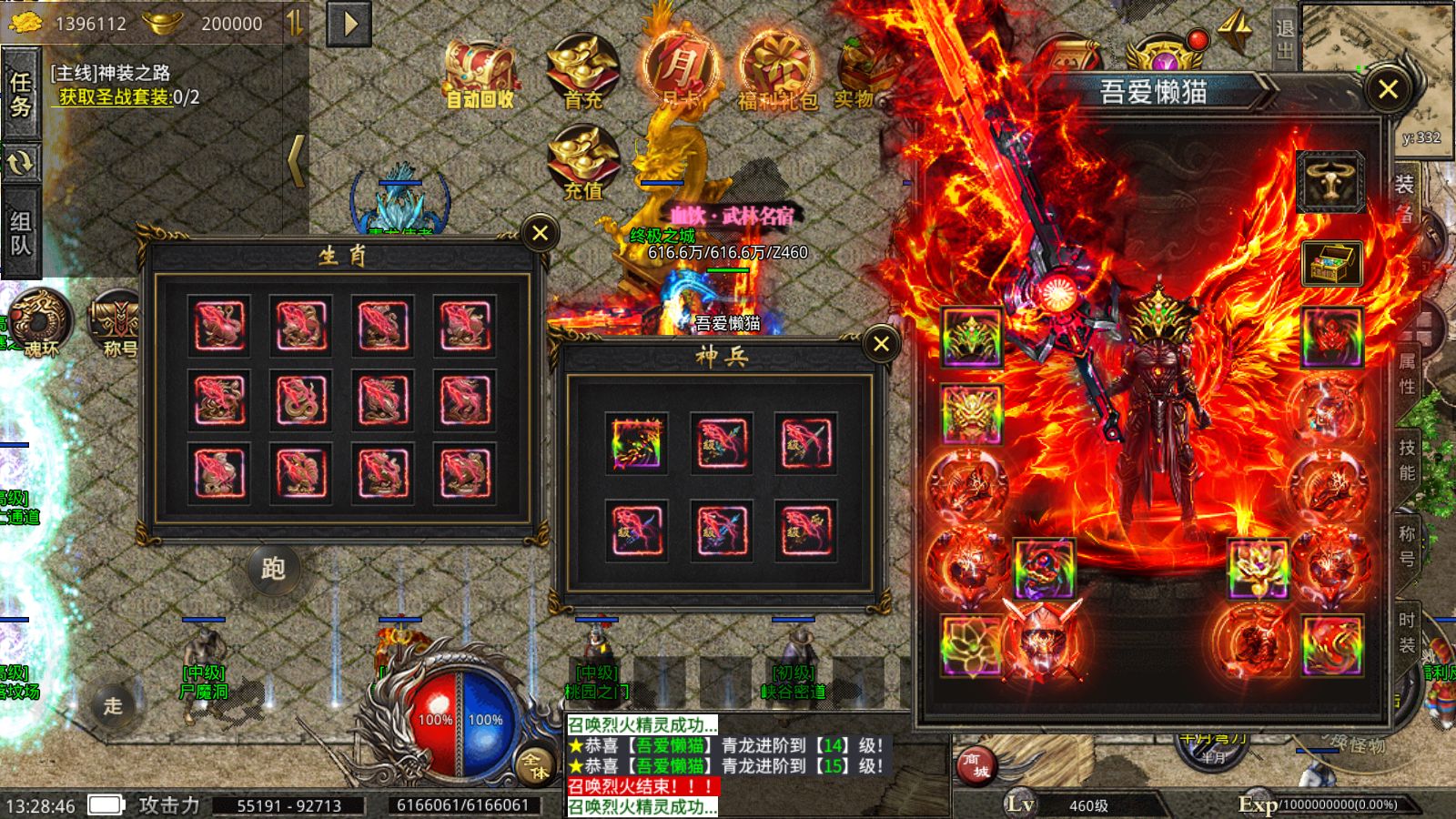
Task: Switch to the 属性 attributes tab
Action: click(x=1407, y=374)
